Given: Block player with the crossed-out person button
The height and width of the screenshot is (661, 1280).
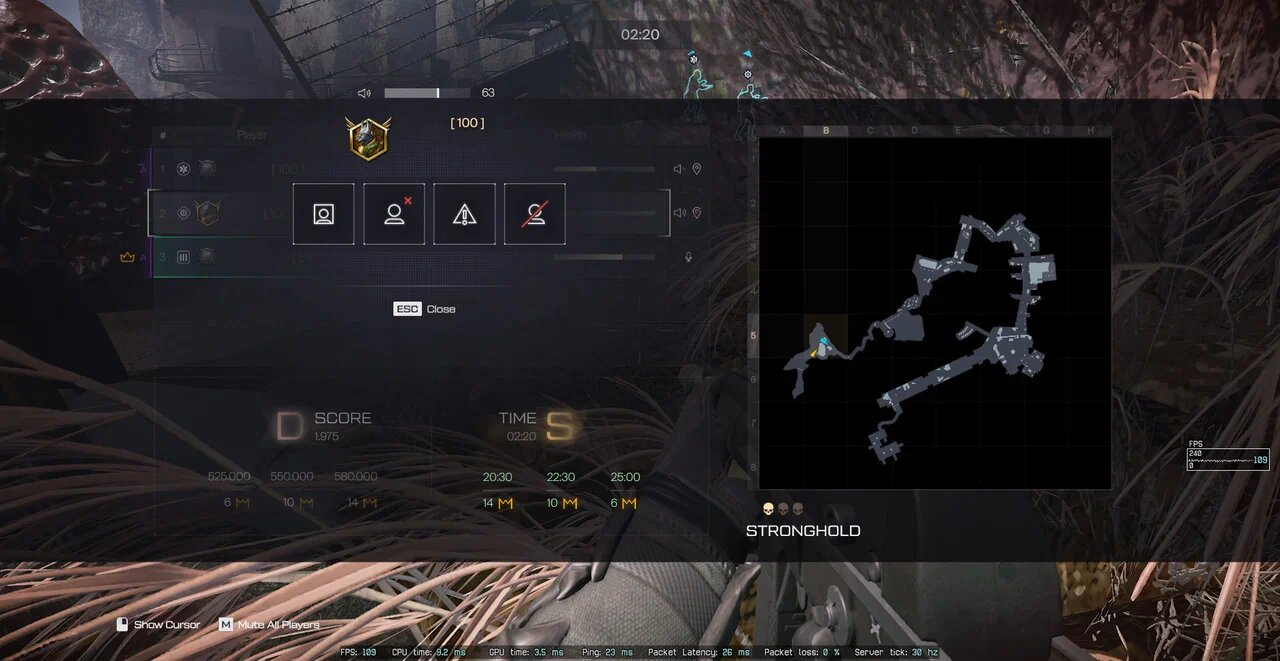Looking at the screenshot, I should 535,214.
